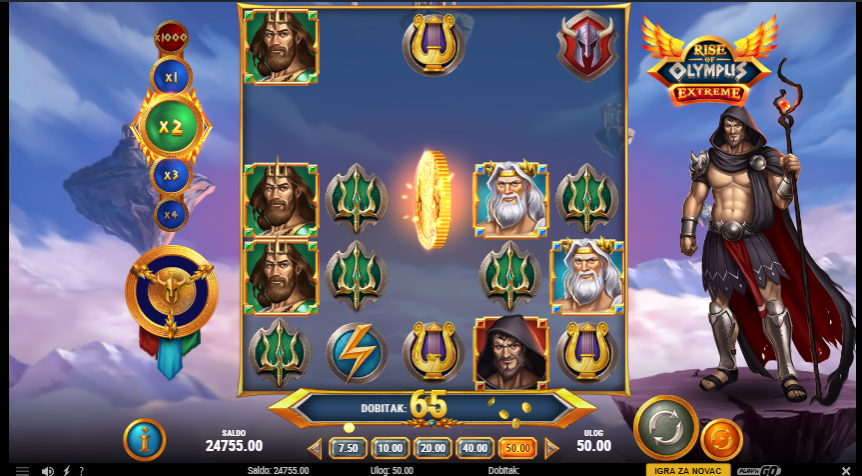Decrease bet with the left arrow

coord(315,448)
